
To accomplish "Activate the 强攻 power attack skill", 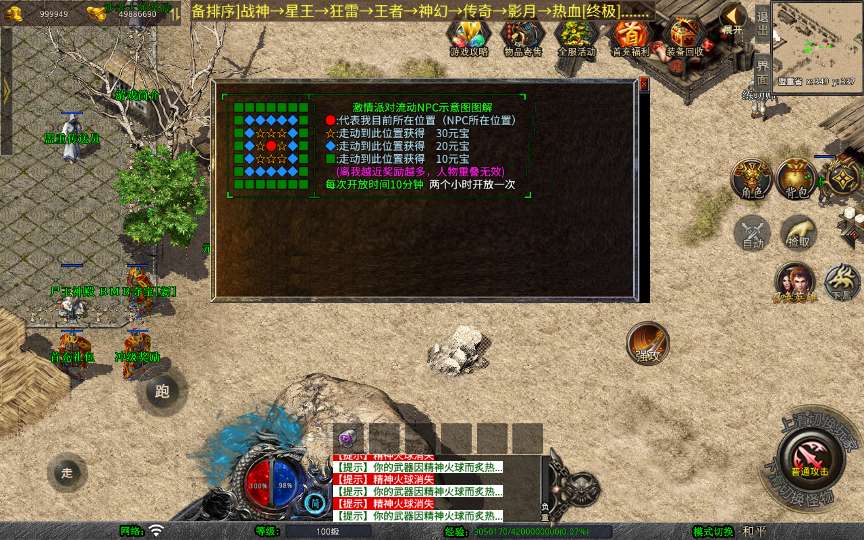I will (x=648, y=343).
